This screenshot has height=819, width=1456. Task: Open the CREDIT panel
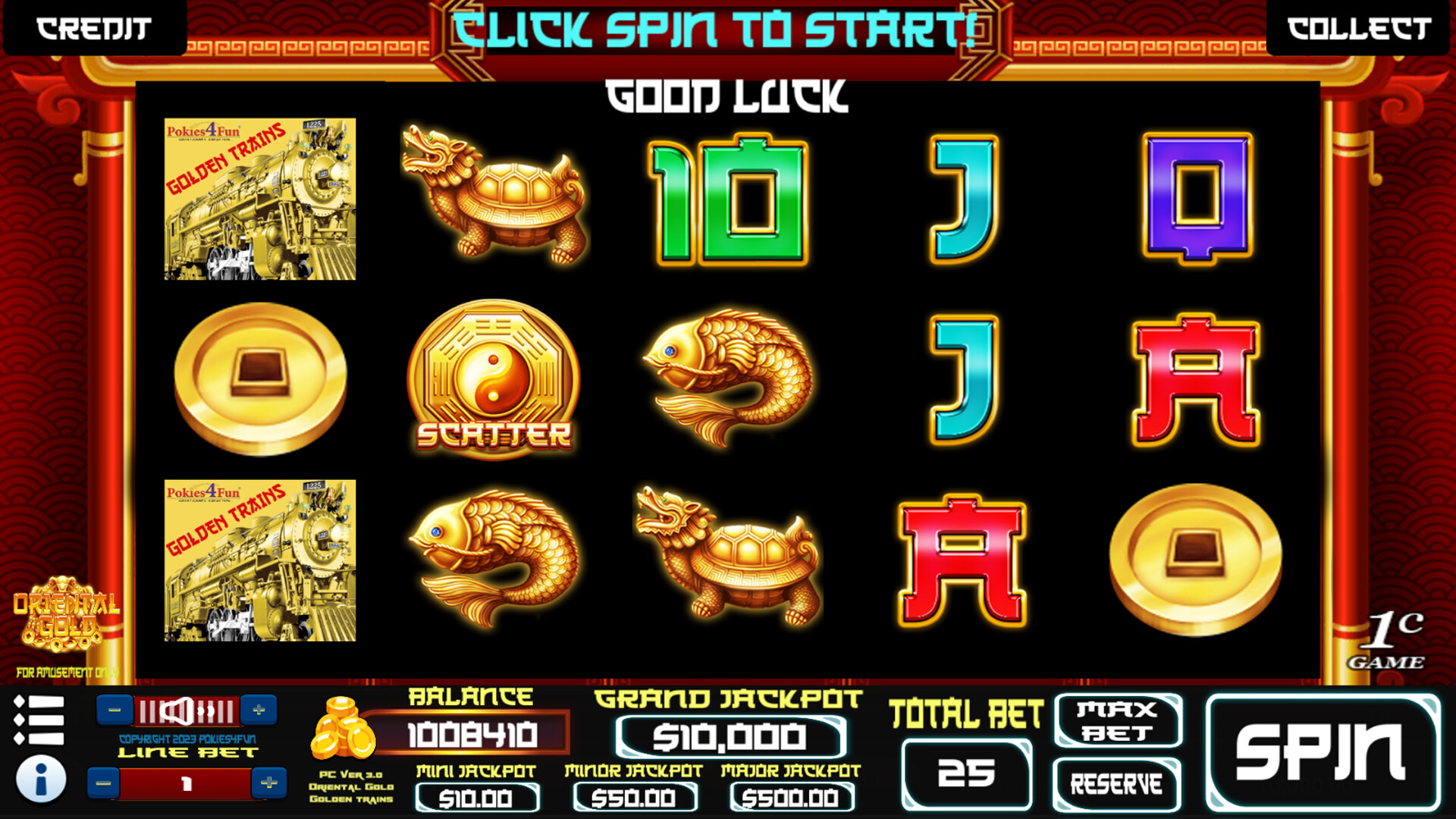(91, 29)
